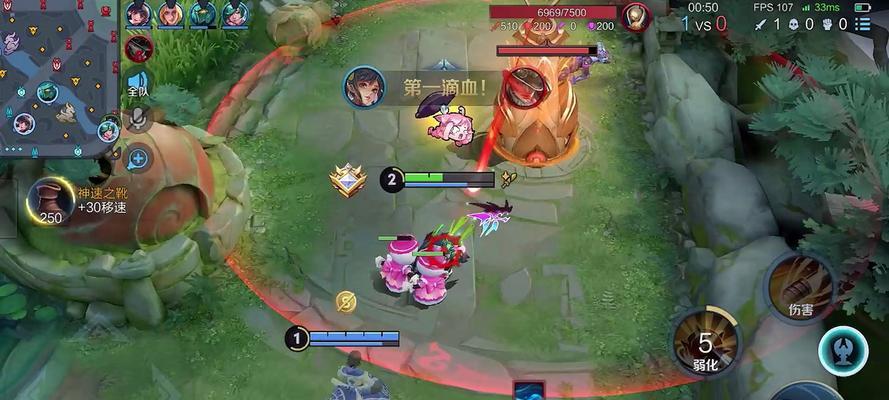This screenshot has width=889, height=400.
Task: Toggle the microphone button
Action: click(138, 121)
